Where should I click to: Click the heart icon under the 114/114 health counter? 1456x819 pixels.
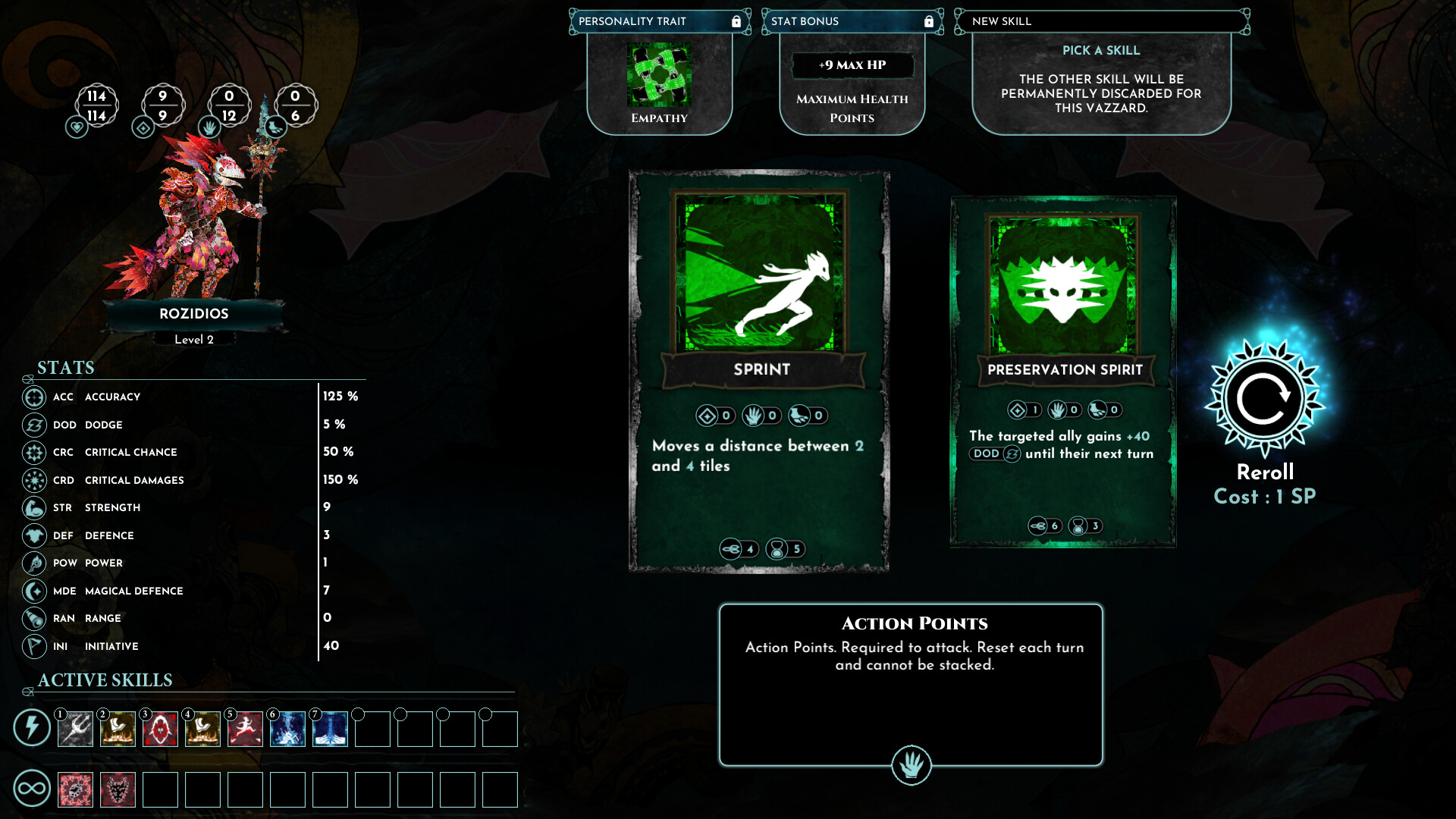76,127
